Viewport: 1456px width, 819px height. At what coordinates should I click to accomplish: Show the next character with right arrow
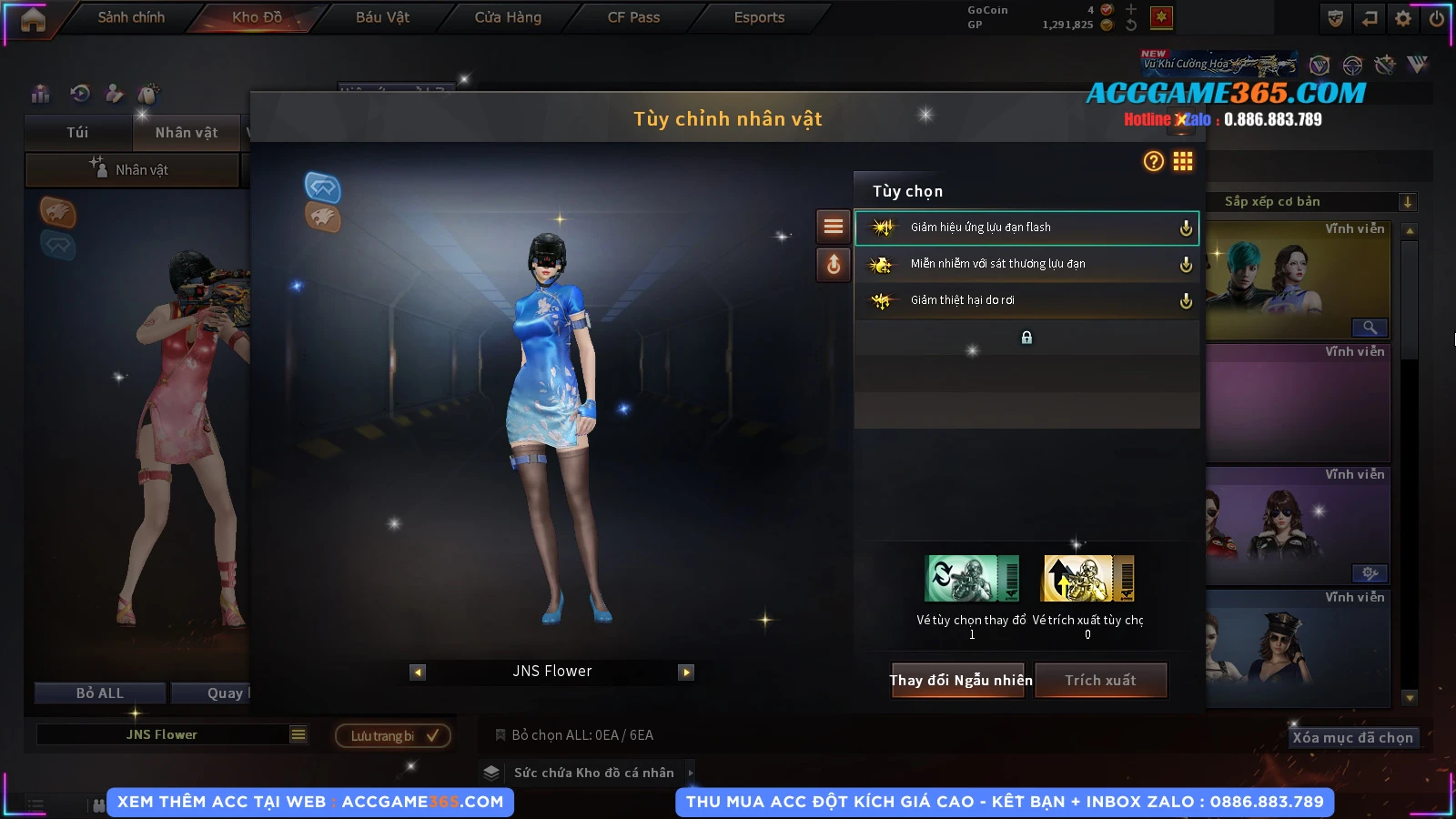pyautogui.click(x=686, y=672)
